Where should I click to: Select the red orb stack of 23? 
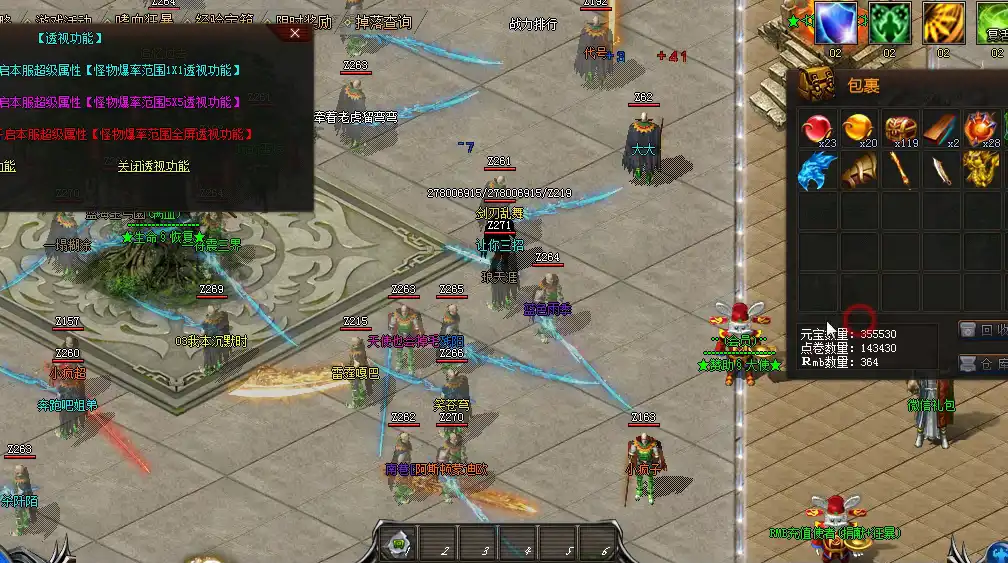tap(817, 130)
